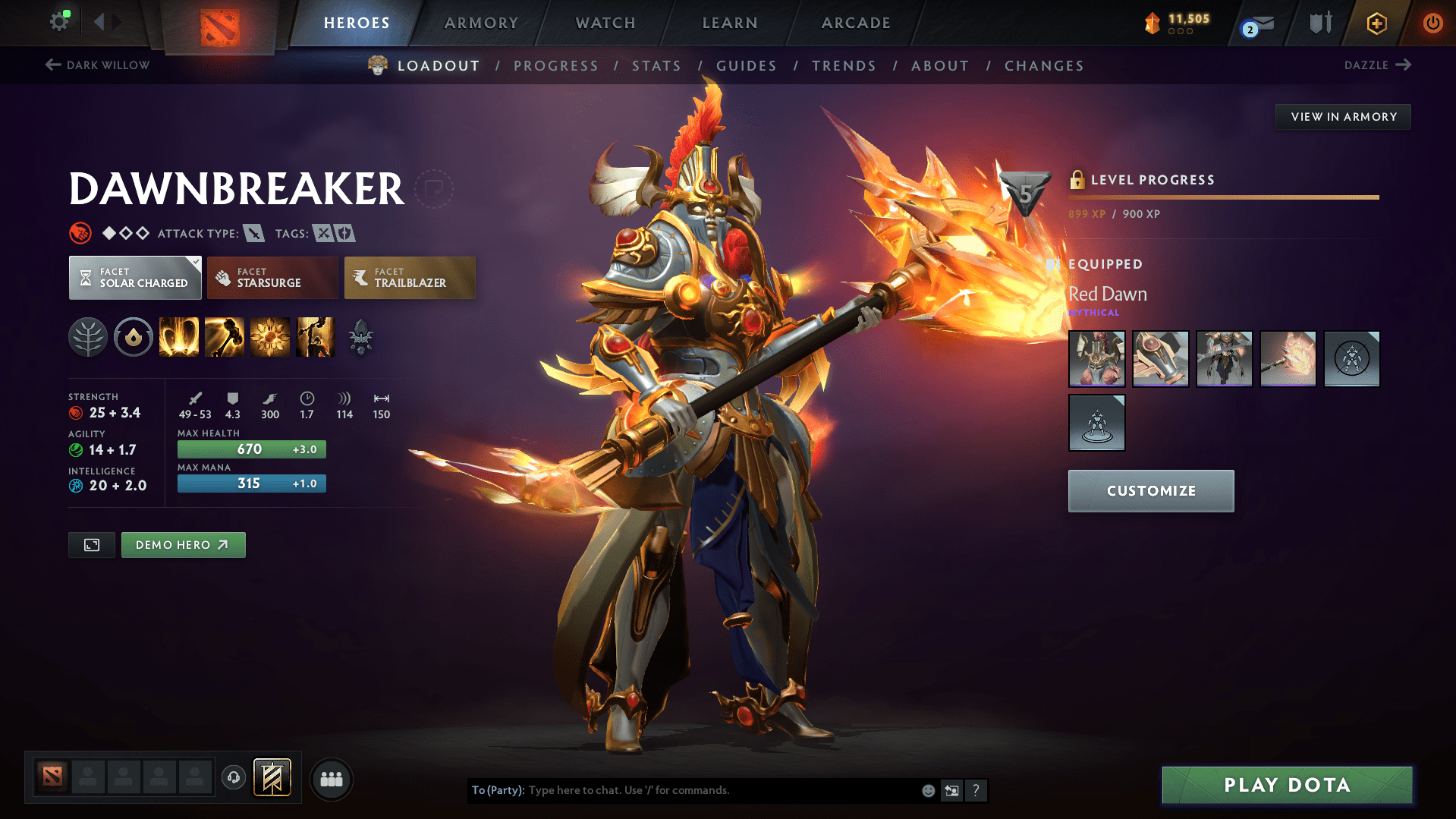Show the hero Progress section
The width and height of the screenshot is (1456, 819).
coord(555,66)
